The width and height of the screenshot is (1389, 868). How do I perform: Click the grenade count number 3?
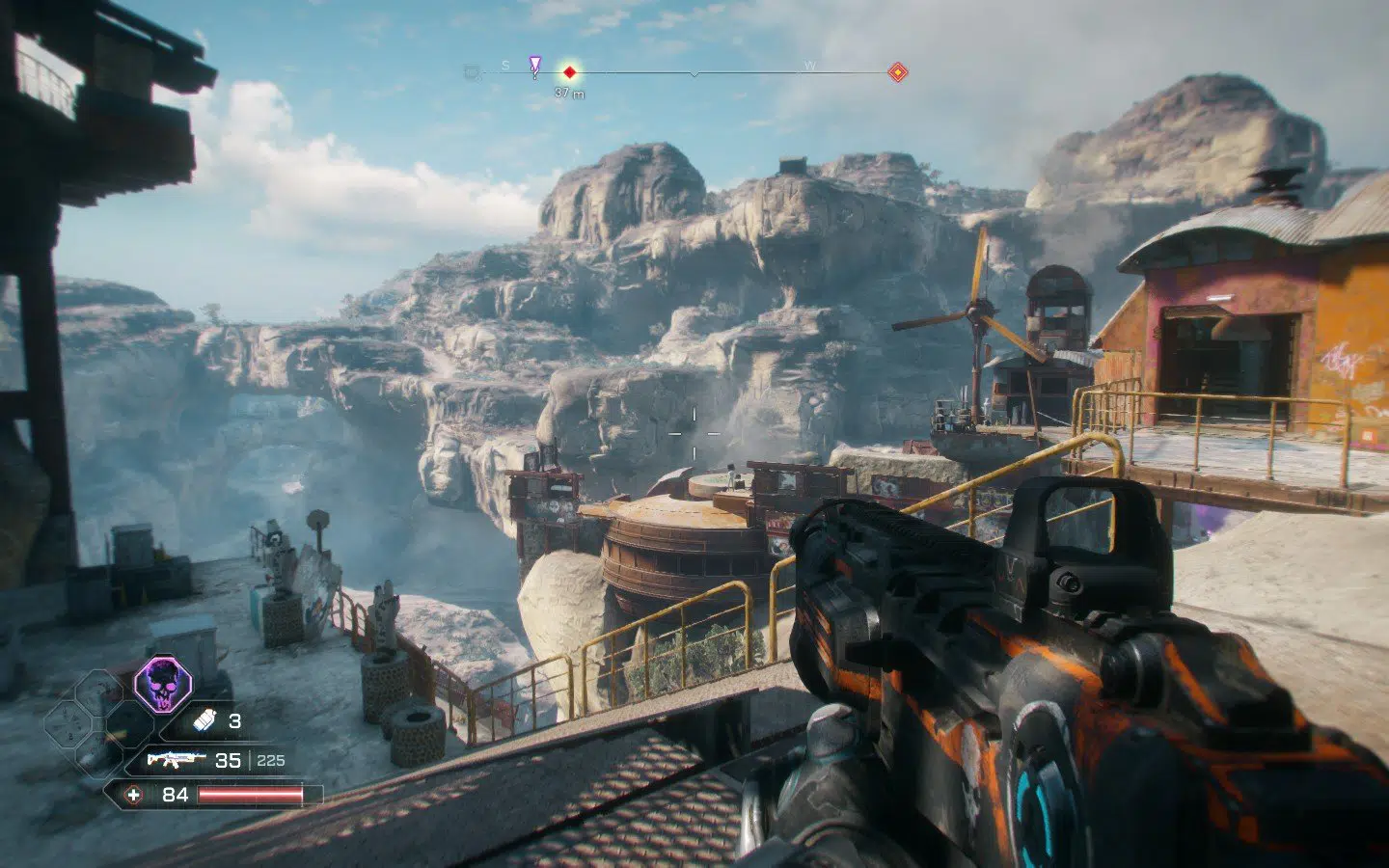tap(235, 721)
